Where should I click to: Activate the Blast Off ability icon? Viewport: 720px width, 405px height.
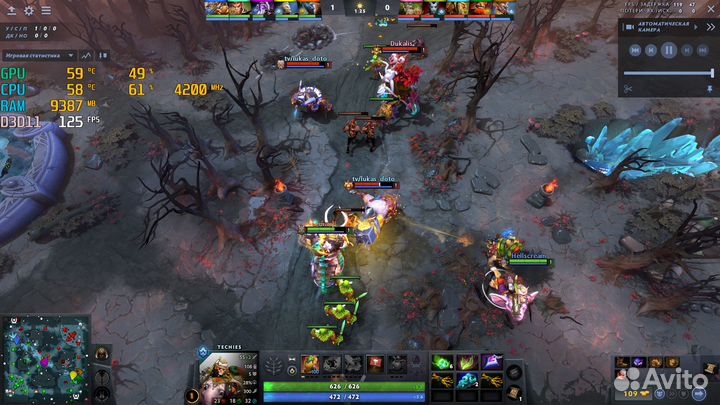coord(353,363)
